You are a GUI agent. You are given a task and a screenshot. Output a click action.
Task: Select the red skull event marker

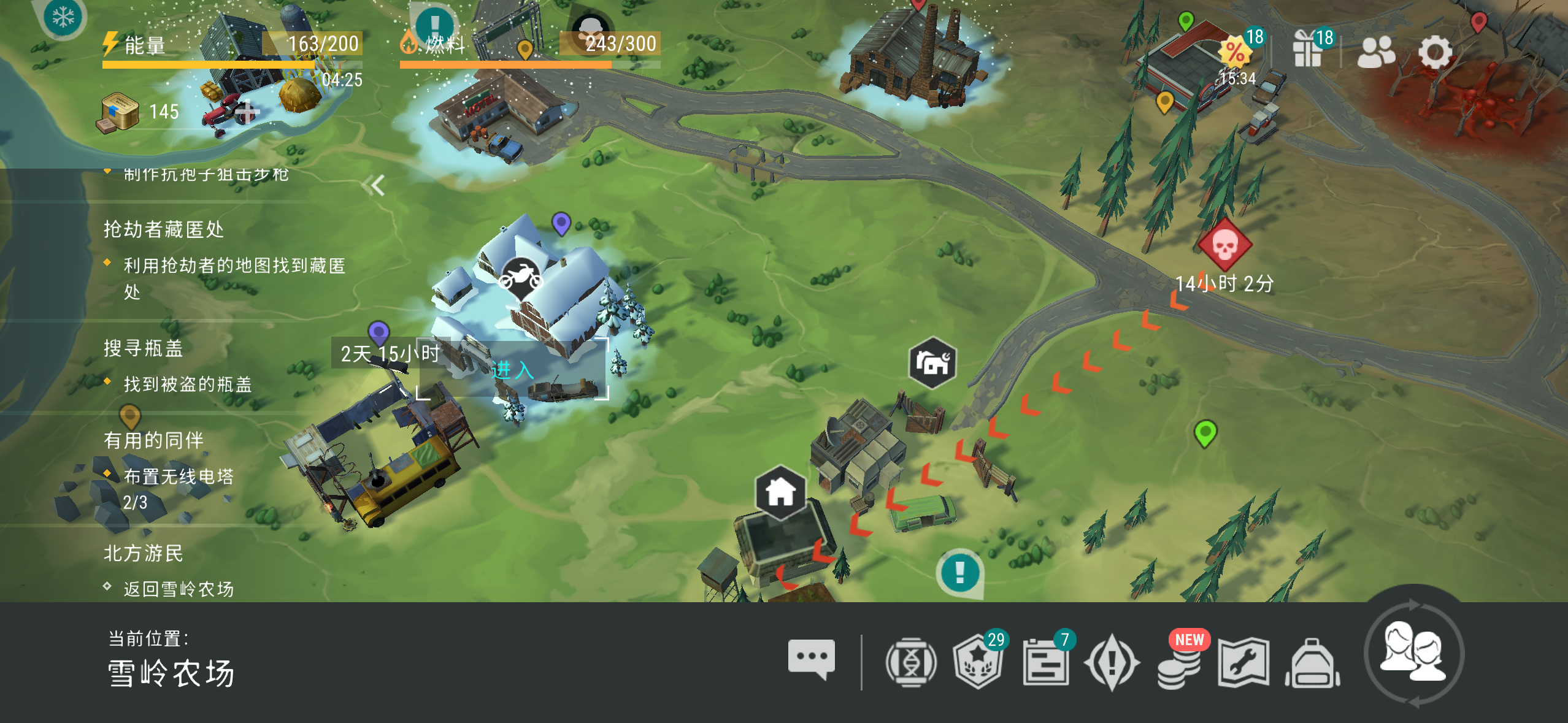[1224, 245]
